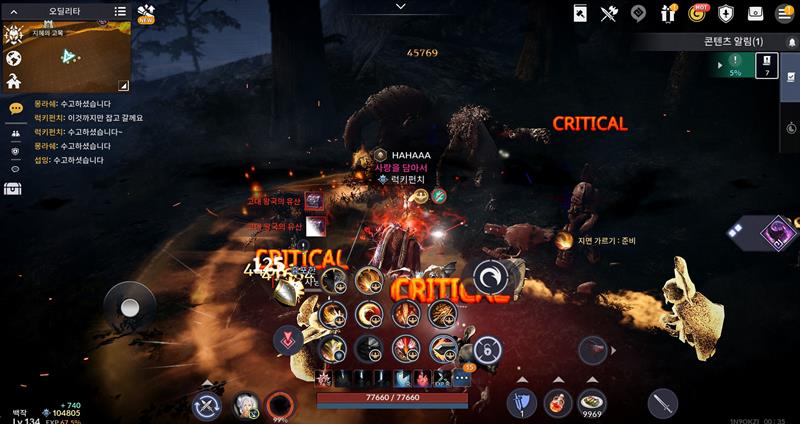The image size is (800, 424).
Task: Click the globe world map icon
Action: click(x=14, y=56)
